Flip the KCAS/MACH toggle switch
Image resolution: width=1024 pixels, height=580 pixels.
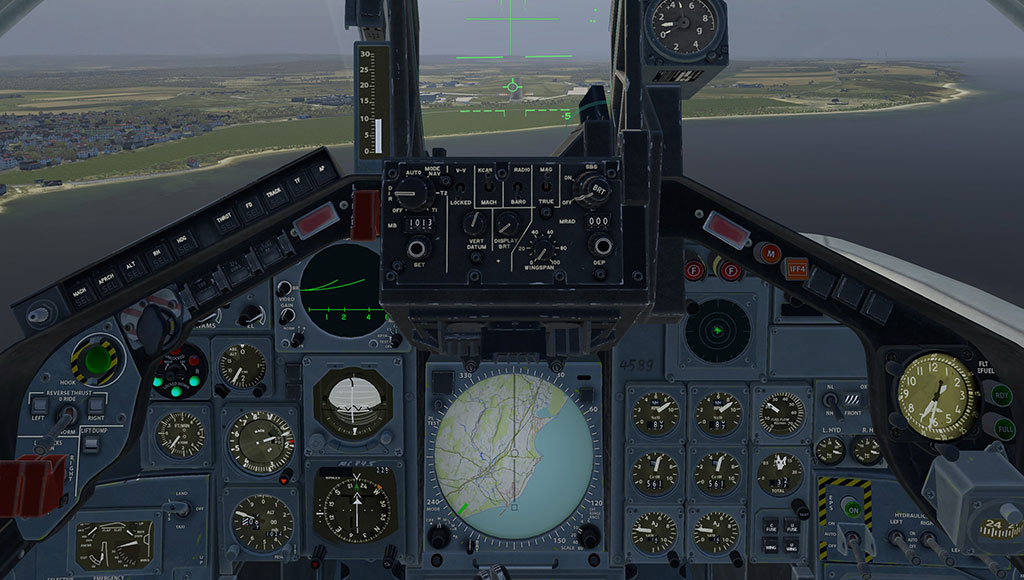tap(488, 187)
